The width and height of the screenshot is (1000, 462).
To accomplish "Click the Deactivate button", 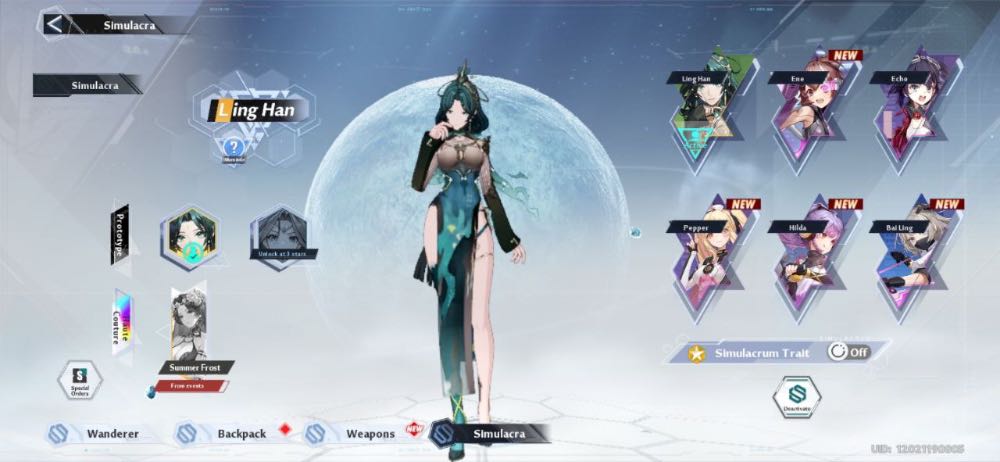I will [797, 397].
